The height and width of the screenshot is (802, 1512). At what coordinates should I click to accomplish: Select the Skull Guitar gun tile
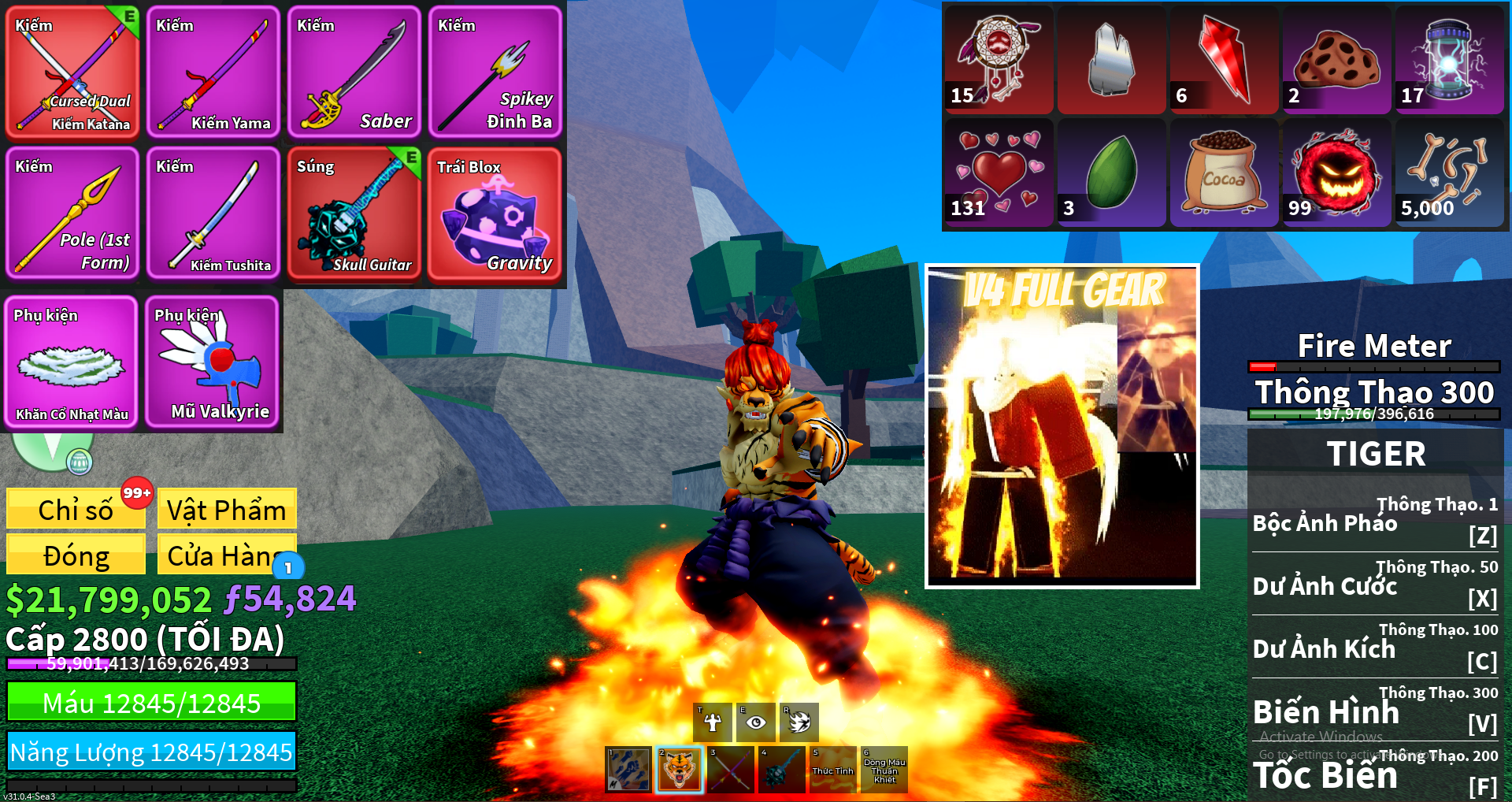click(354, 213)
